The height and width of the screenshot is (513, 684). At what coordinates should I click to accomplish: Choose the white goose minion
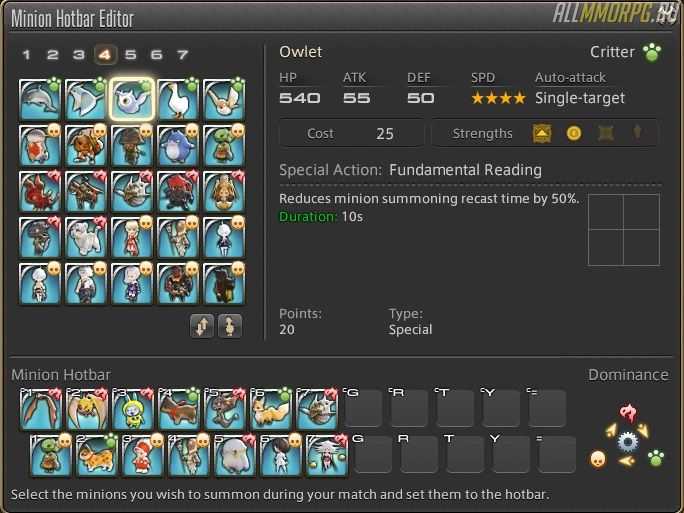(178, 100)
